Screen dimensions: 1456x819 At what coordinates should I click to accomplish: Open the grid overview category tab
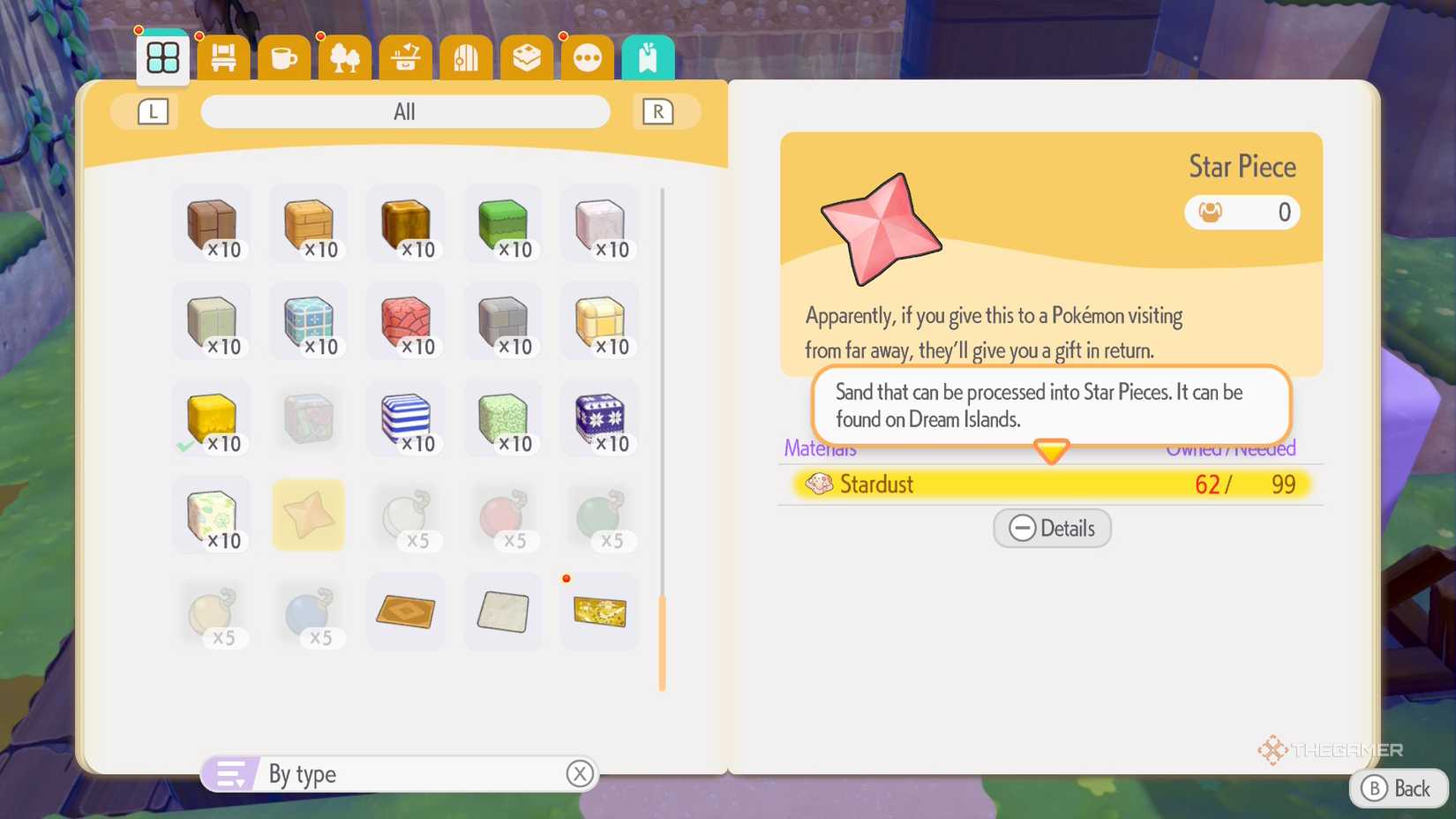(x=161, y=56)
